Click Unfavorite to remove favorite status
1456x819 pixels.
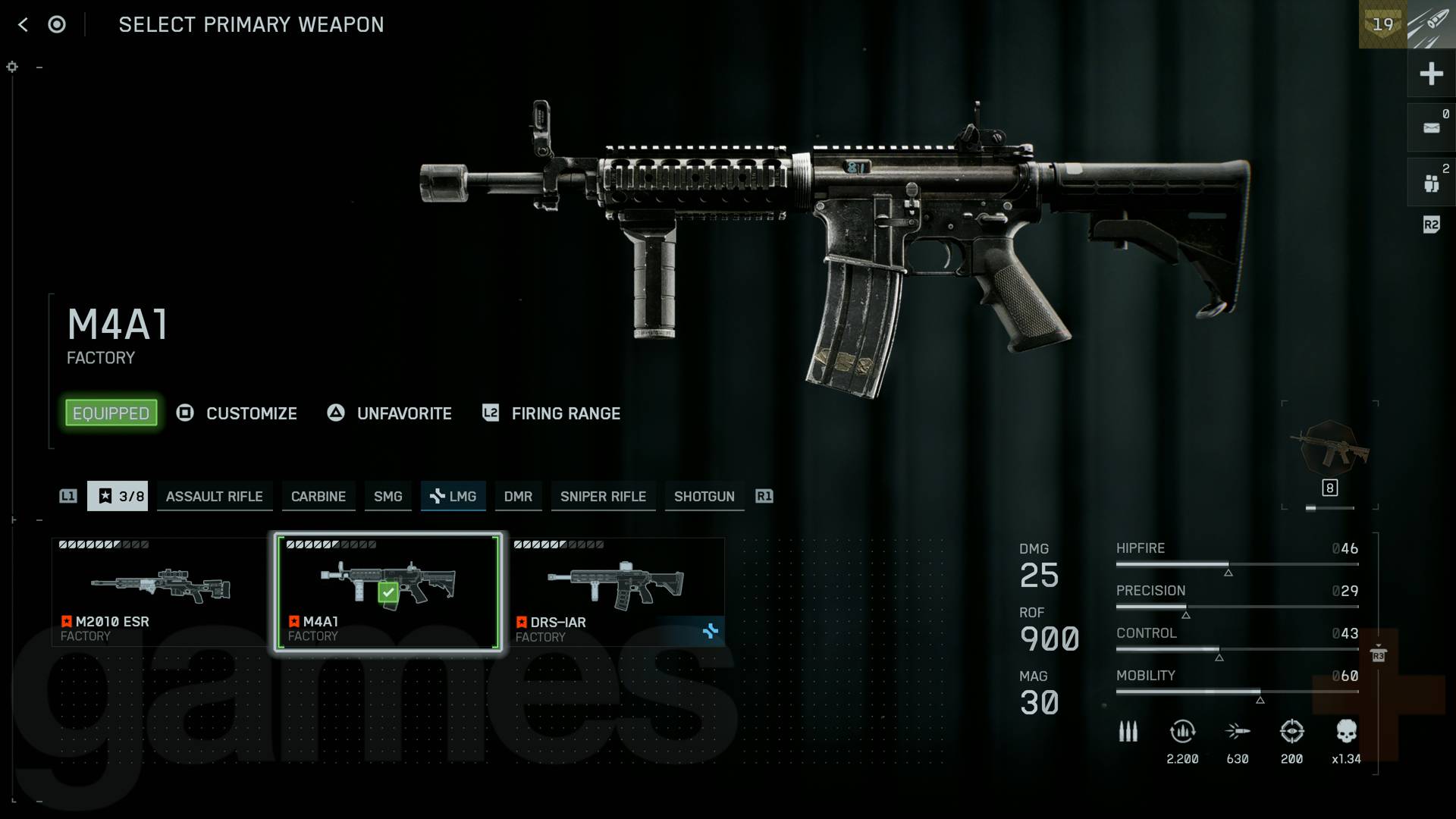click(403, 413)
